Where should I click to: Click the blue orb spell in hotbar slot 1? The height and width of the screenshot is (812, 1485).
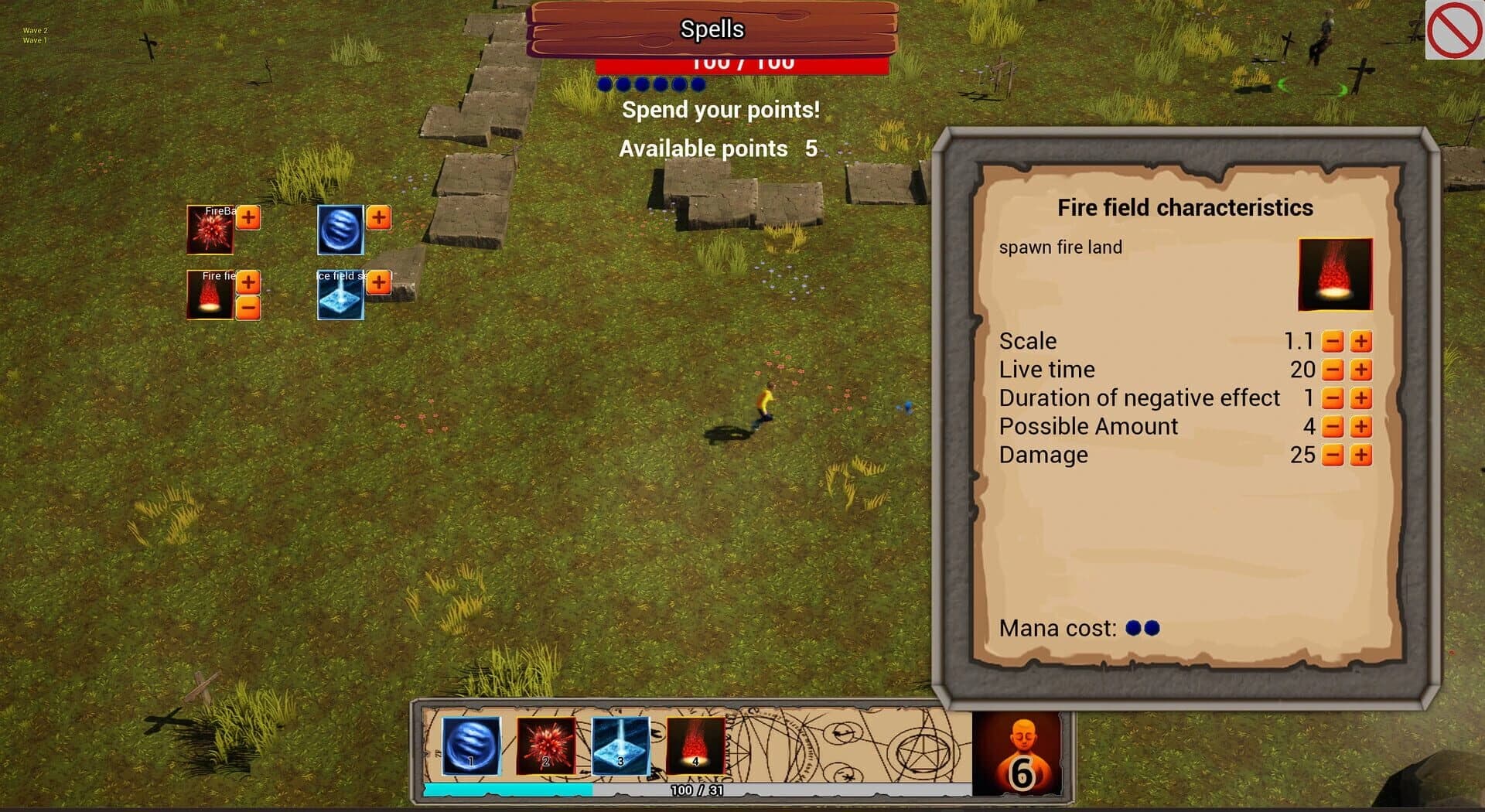point(469,745)
